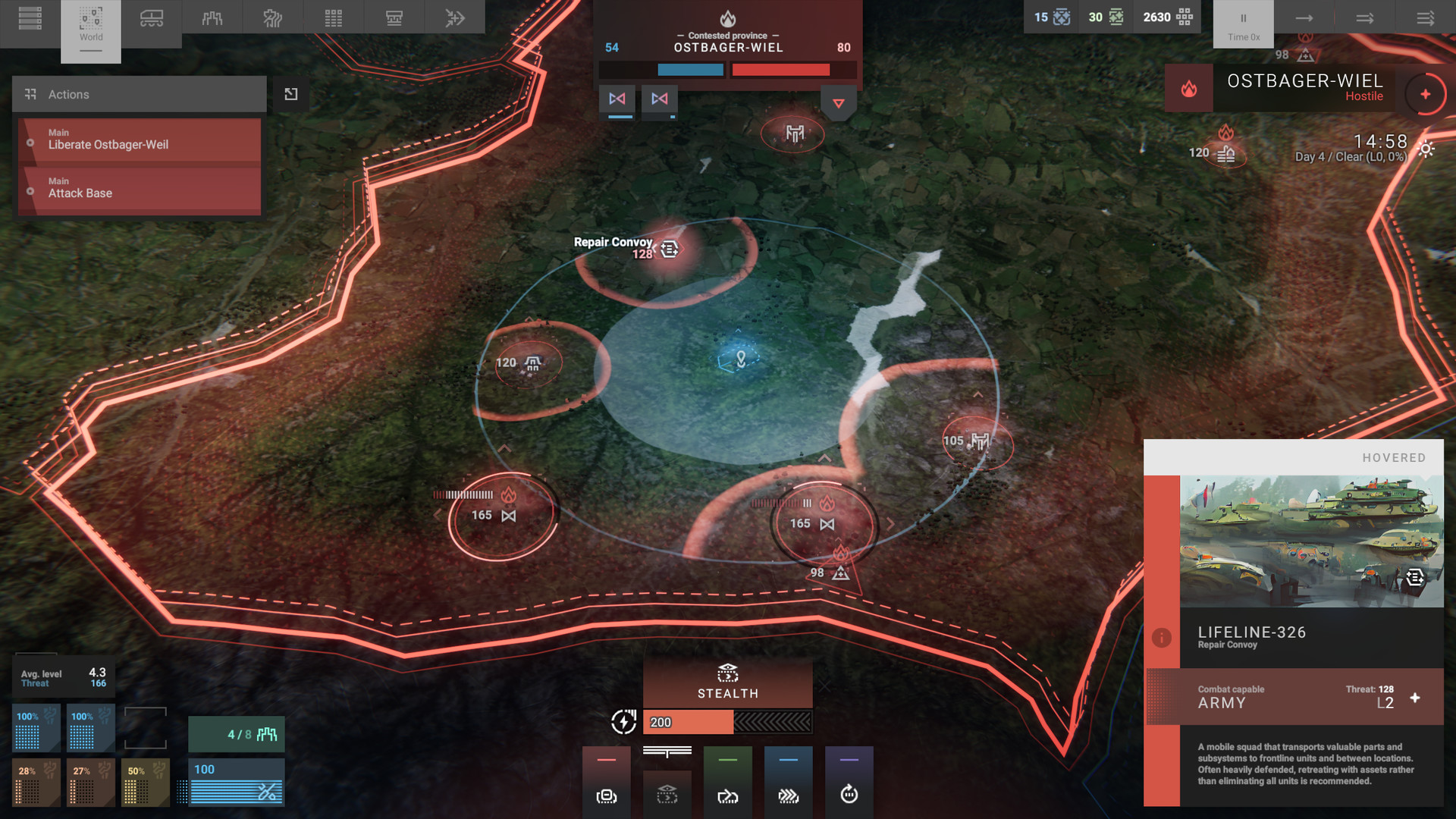Click the orange stealth energy bar showing 200
The height and width of the screenshot is (819, 1456).
687,722
